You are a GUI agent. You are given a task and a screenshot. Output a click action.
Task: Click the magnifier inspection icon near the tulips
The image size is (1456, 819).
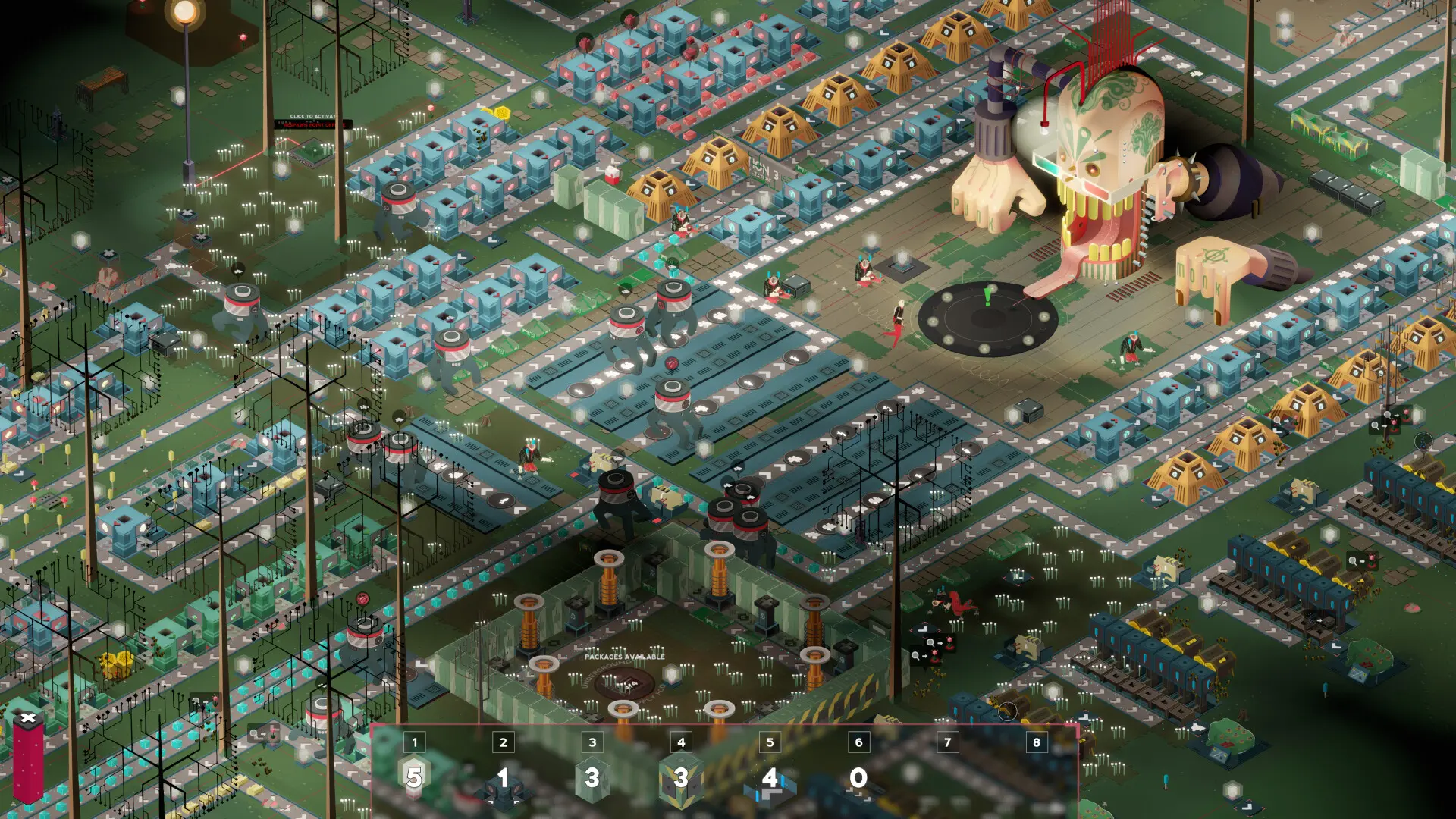click(x=915, y=656)
